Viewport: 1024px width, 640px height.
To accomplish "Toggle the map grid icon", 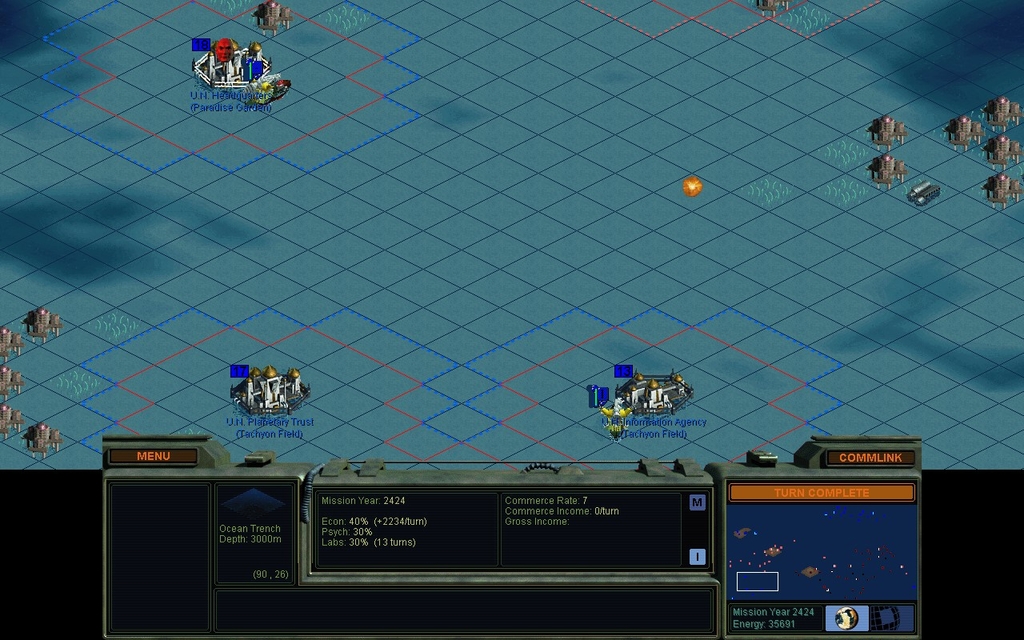I will pyautogui.click(x=884, y=617).
